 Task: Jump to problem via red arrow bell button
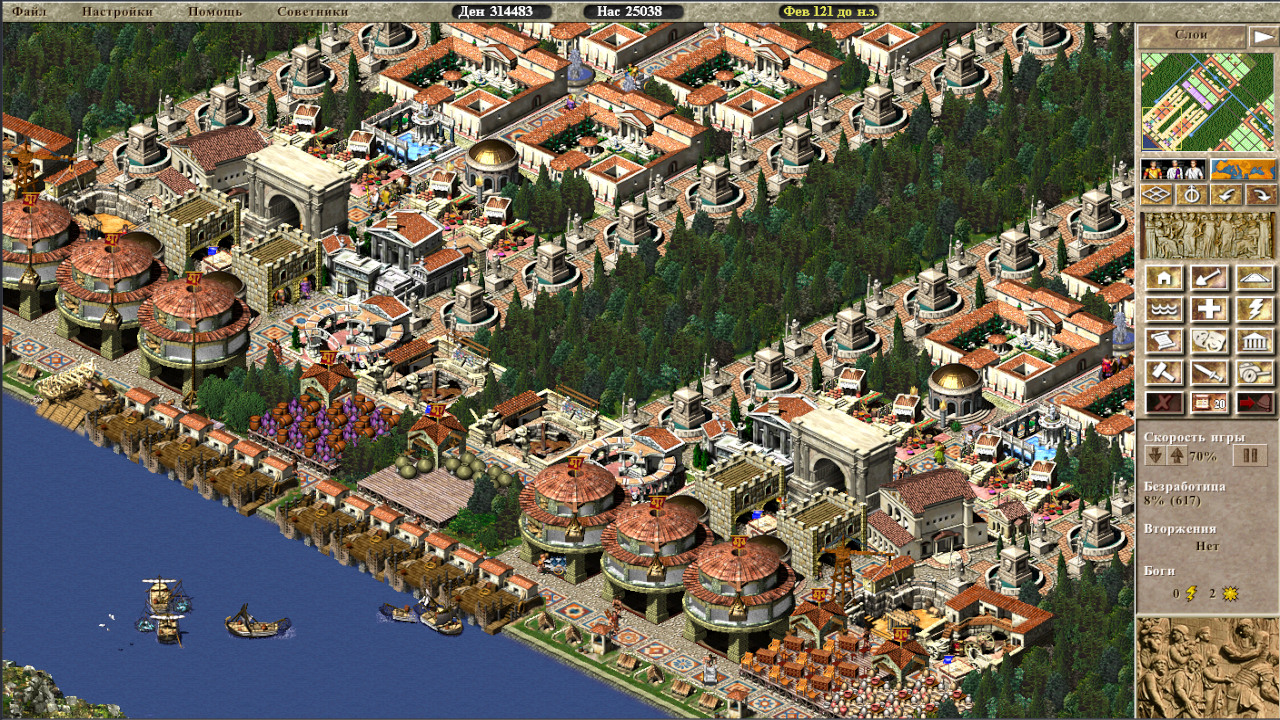(1256, 401)
